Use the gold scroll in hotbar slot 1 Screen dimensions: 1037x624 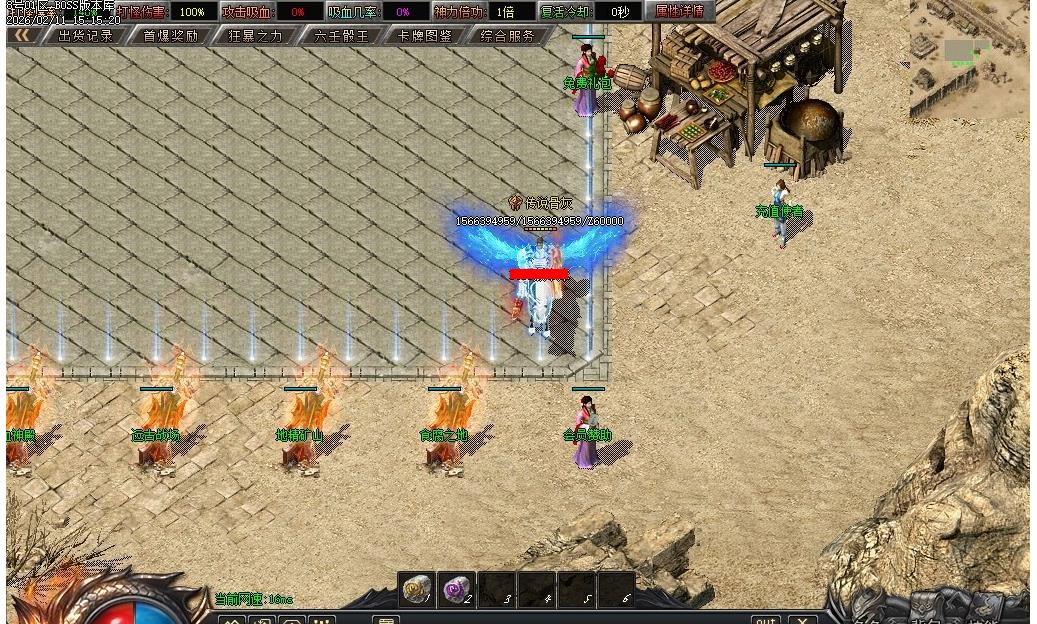pos(416,590)
